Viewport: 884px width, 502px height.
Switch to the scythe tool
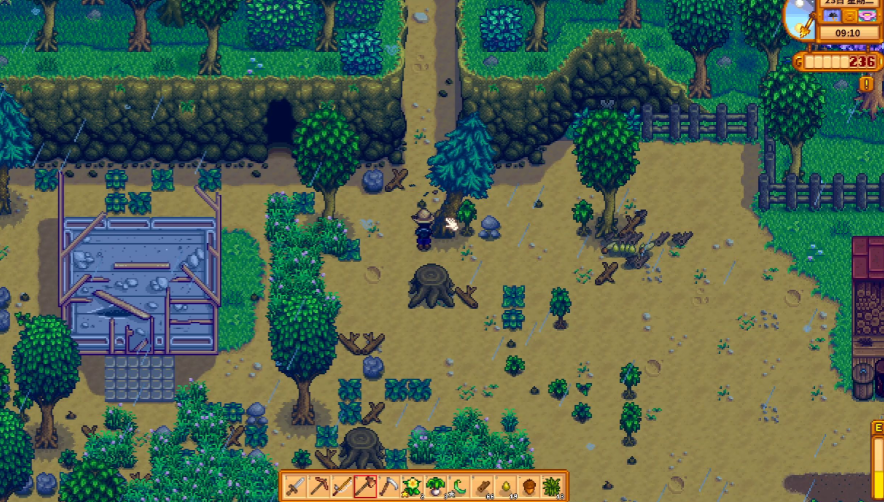coord(388,487)
